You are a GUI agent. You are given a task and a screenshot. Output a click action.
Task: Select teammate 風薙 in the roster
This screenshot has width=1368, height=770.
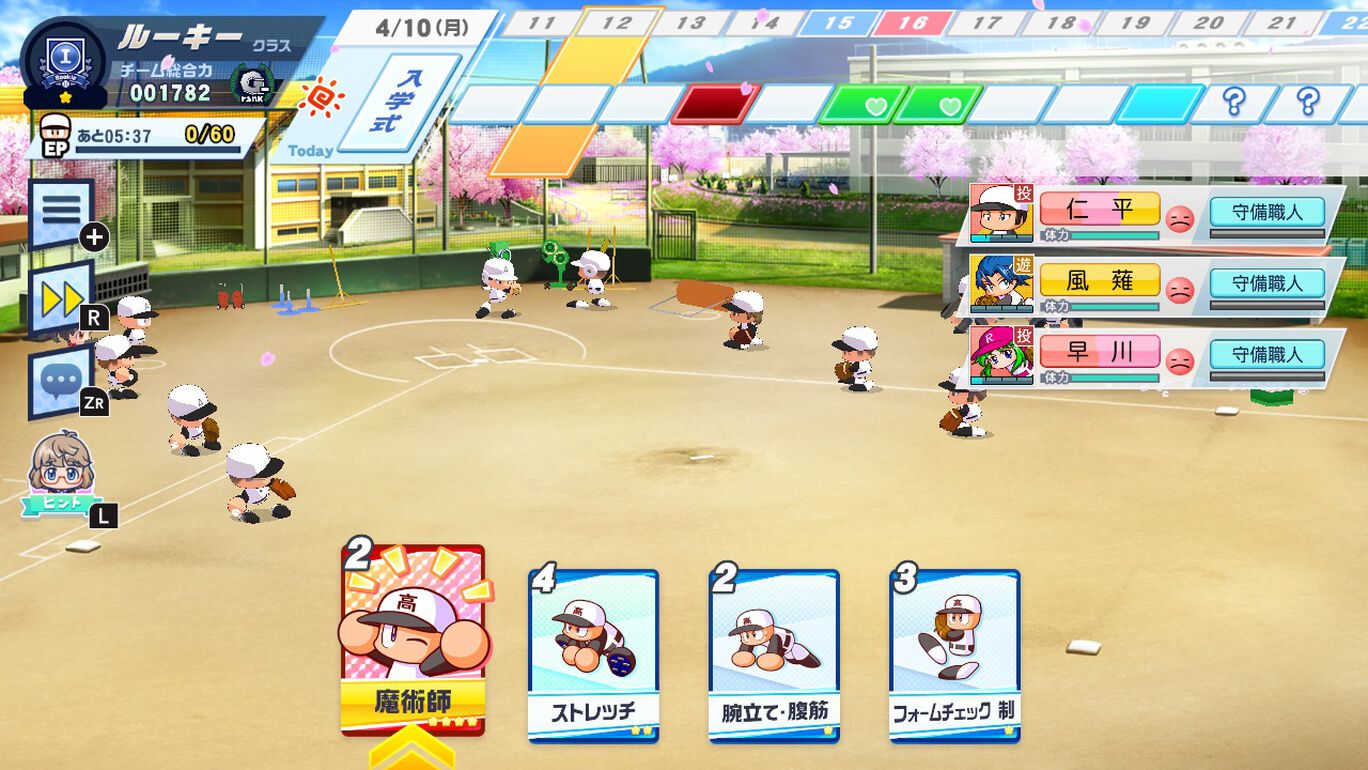(x=1099, y=283)
